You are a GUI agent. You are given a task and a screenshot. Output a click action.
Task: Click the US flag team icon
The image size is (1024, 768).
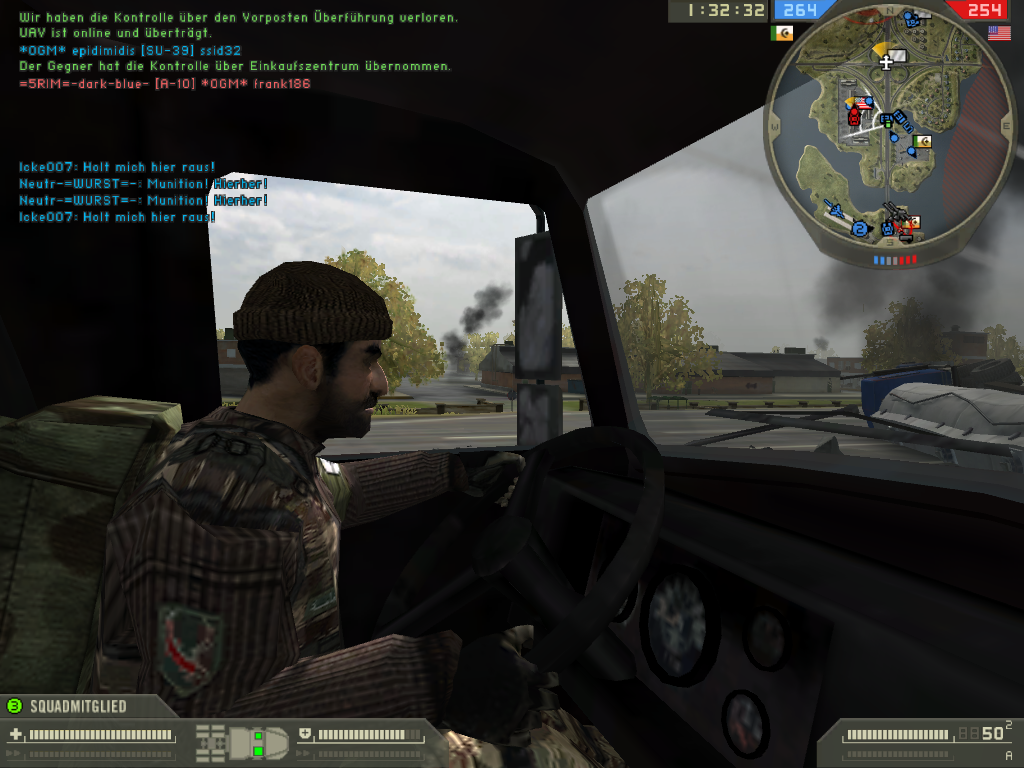(999, 33)
